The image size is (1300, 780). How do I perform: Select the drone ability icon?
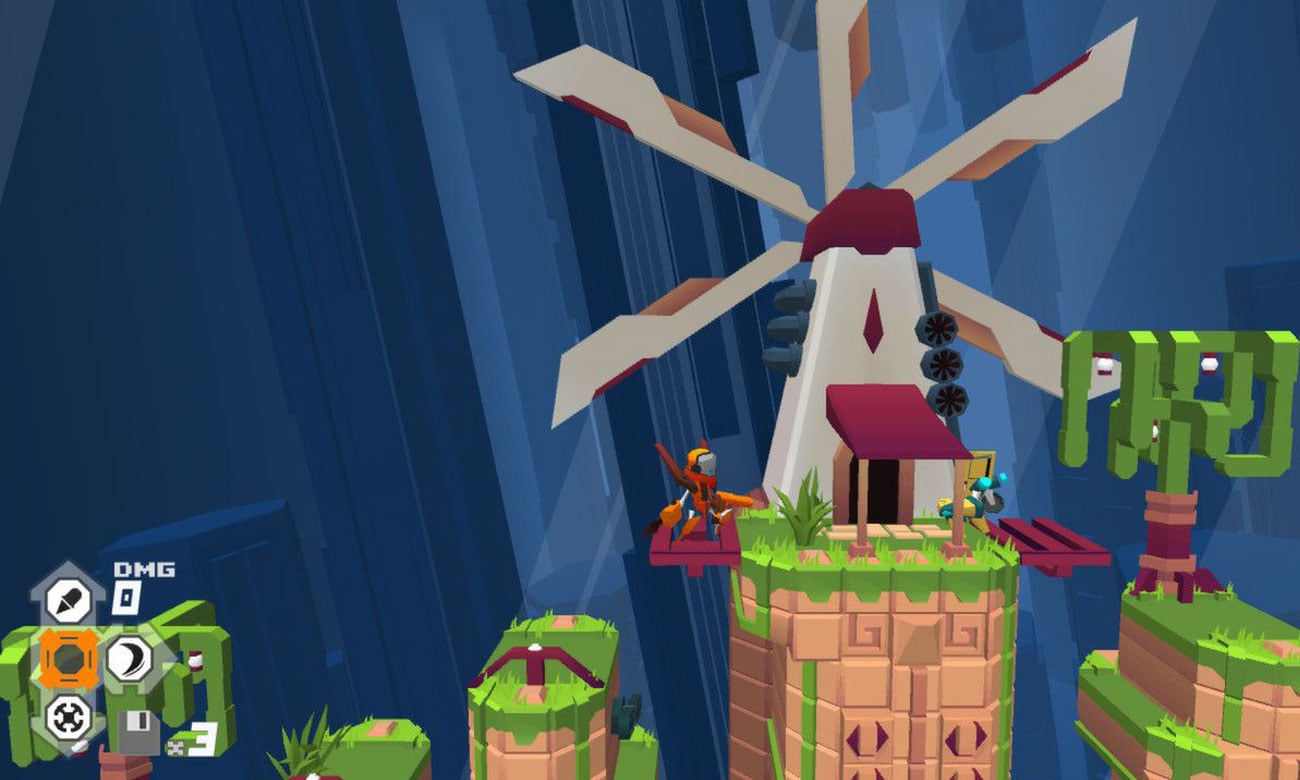coord(69,716)
